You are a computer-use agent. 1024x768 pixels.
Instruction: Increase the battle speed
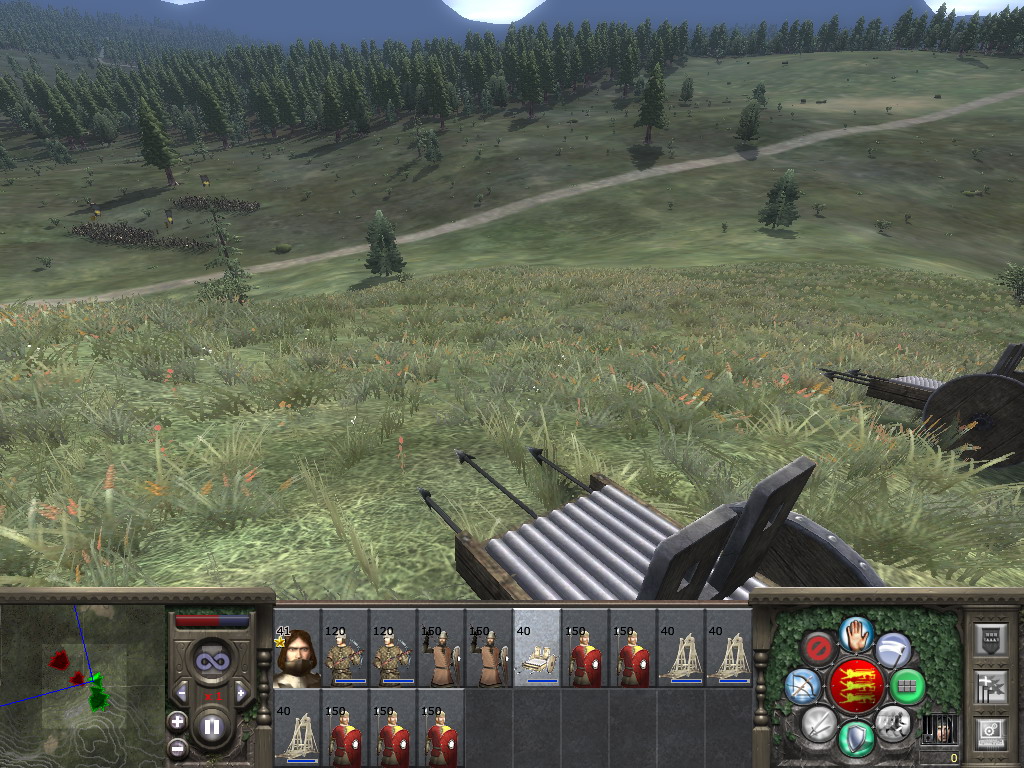(x=240, y=692)
